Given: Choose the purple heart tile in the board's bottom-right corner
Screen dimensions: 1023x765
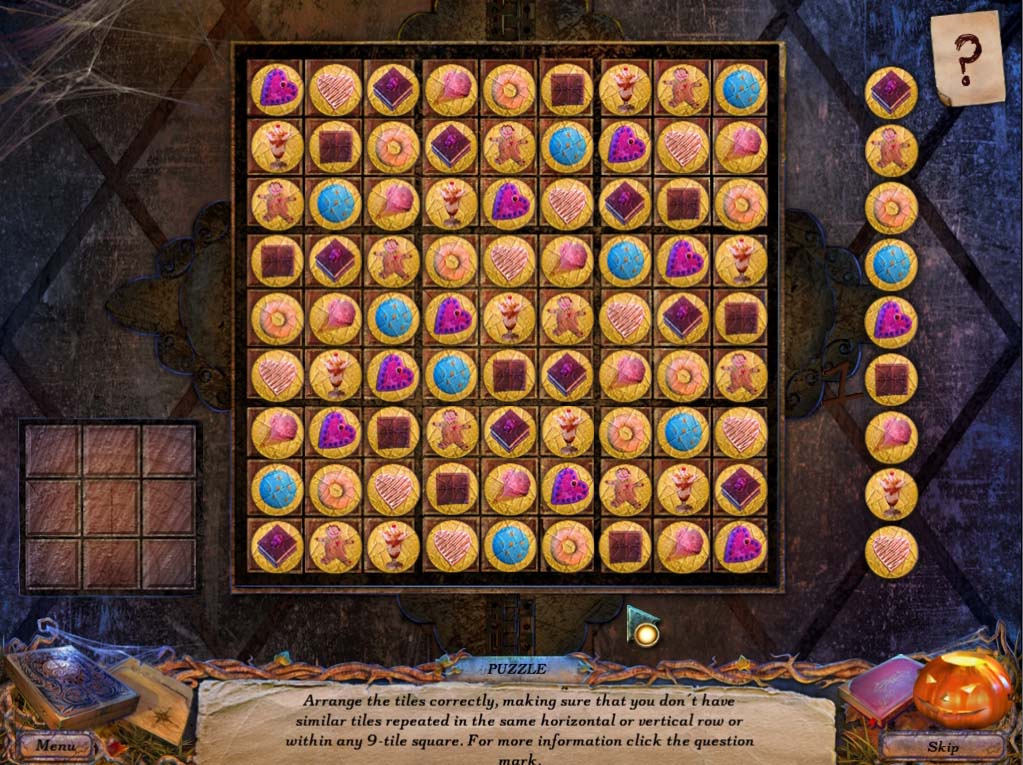Looking at the screenshot, I should click(741, 546).
